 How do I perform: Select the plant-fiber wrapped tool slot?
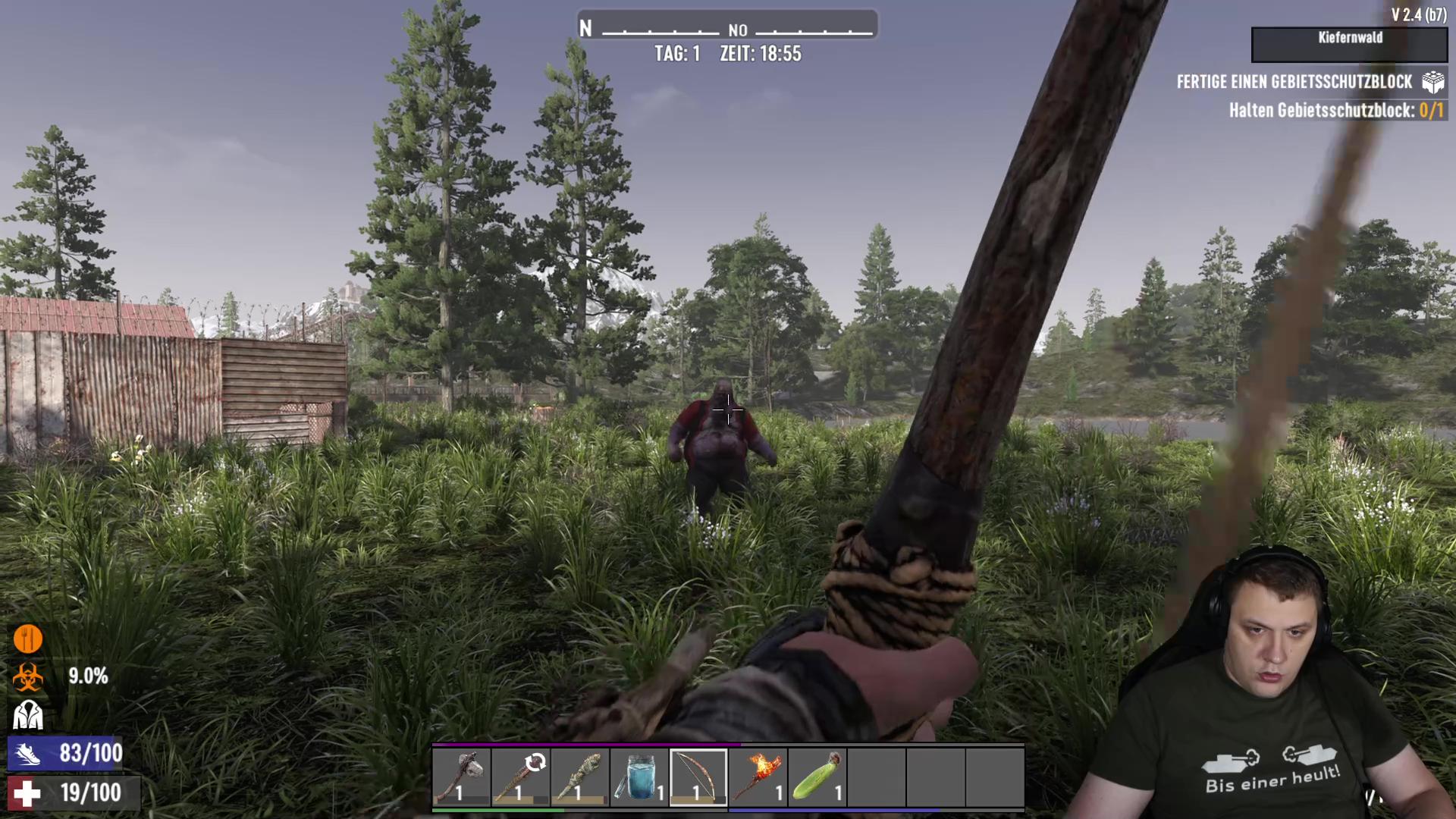(x=579, y=777)
